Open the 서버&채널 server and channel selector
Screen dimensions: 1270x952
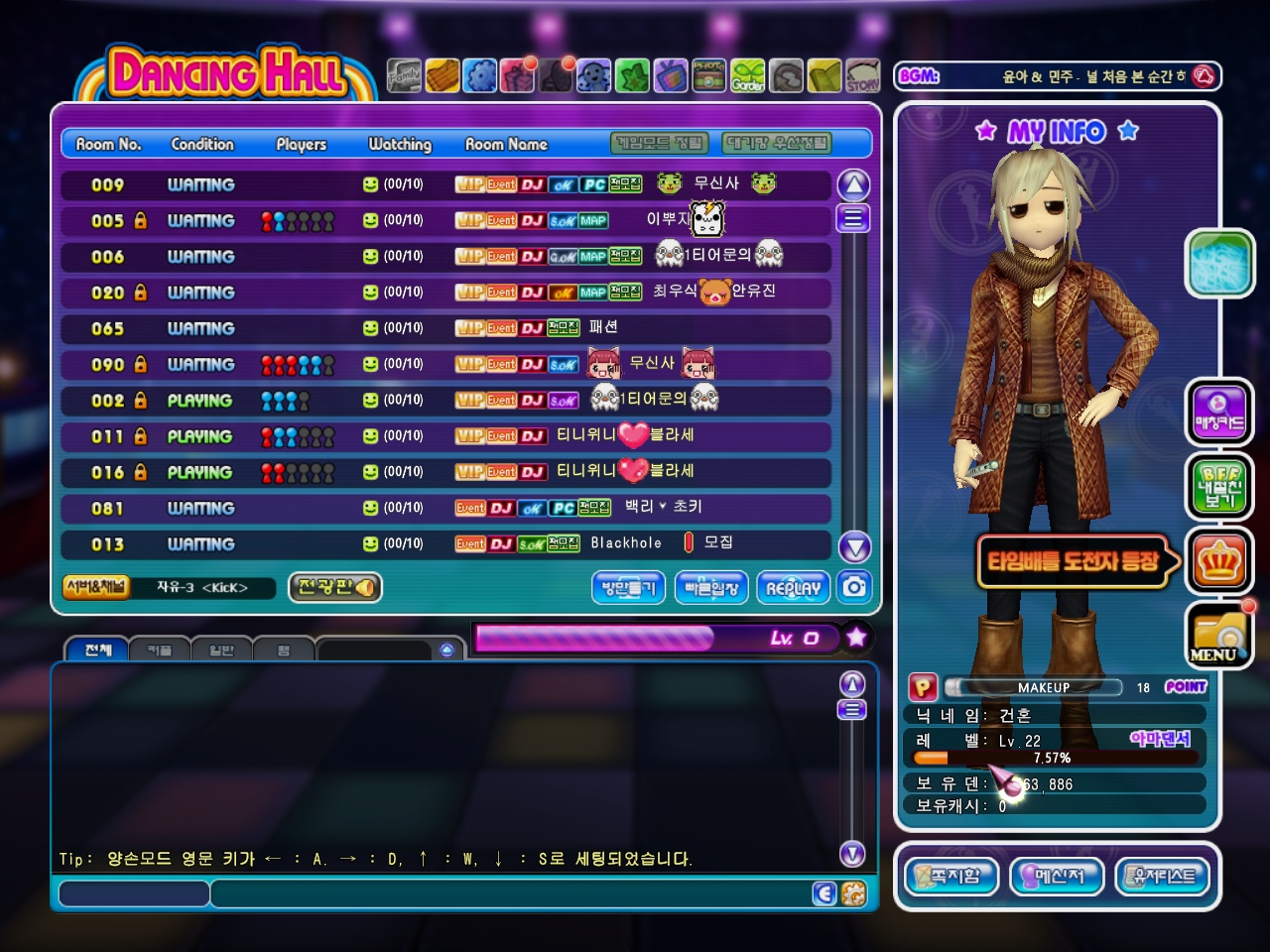[96, 587]
